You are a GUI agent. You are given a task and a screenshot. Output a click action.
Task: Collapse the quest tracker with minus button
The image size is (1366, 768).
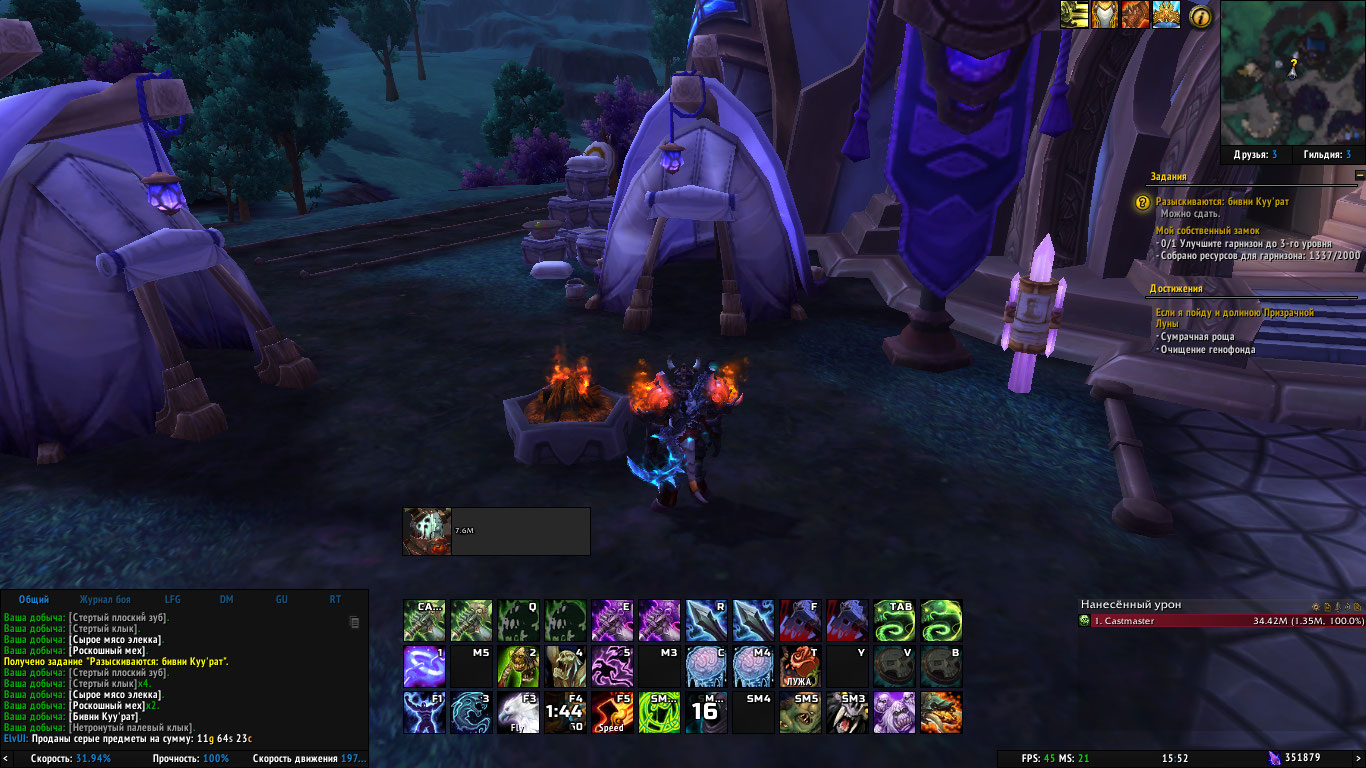1359,175
